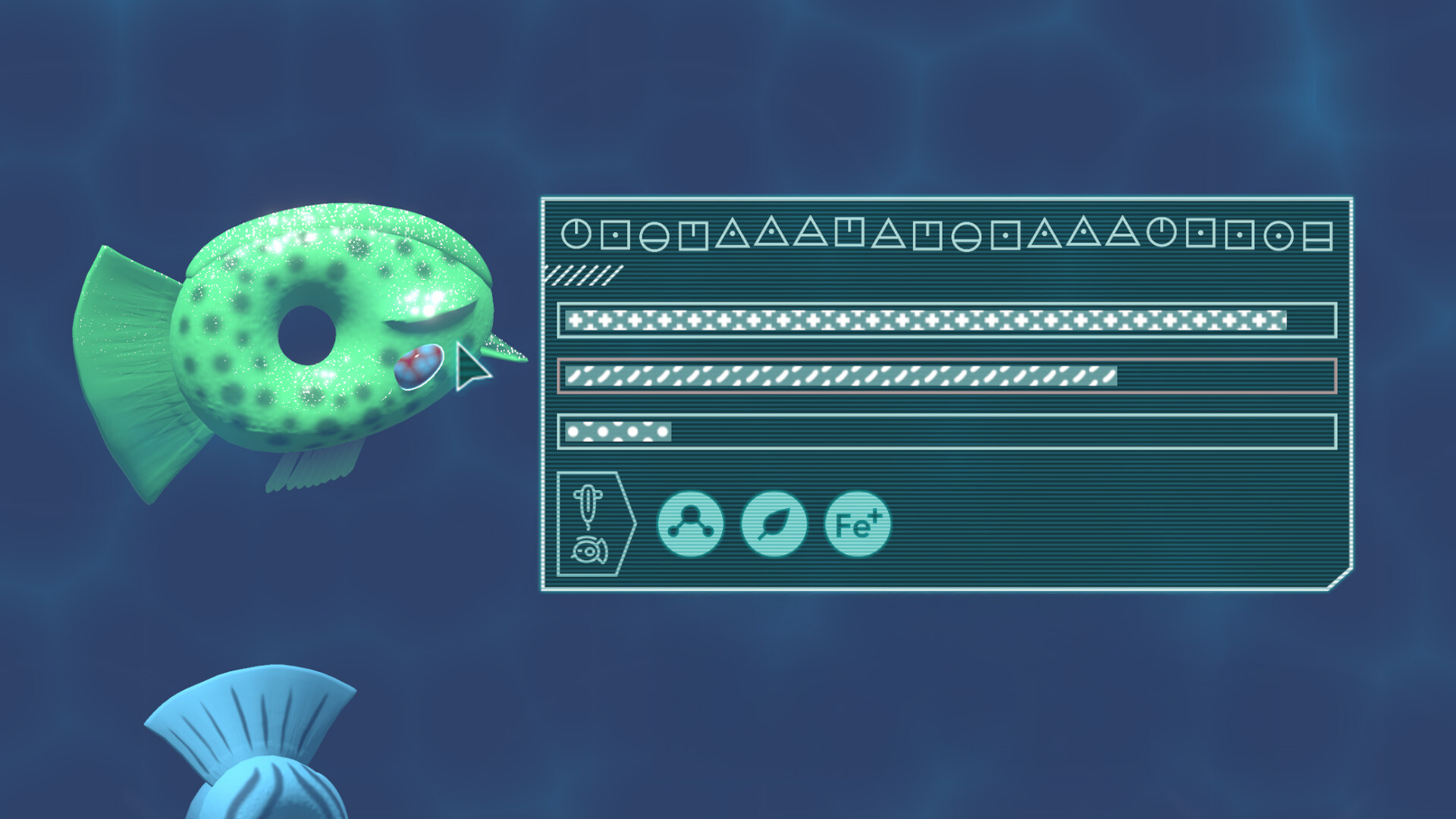The image size is (1456, 819).
Task: Select the Fe+ iron mineral icon
Action: click(x=858, y=525)
